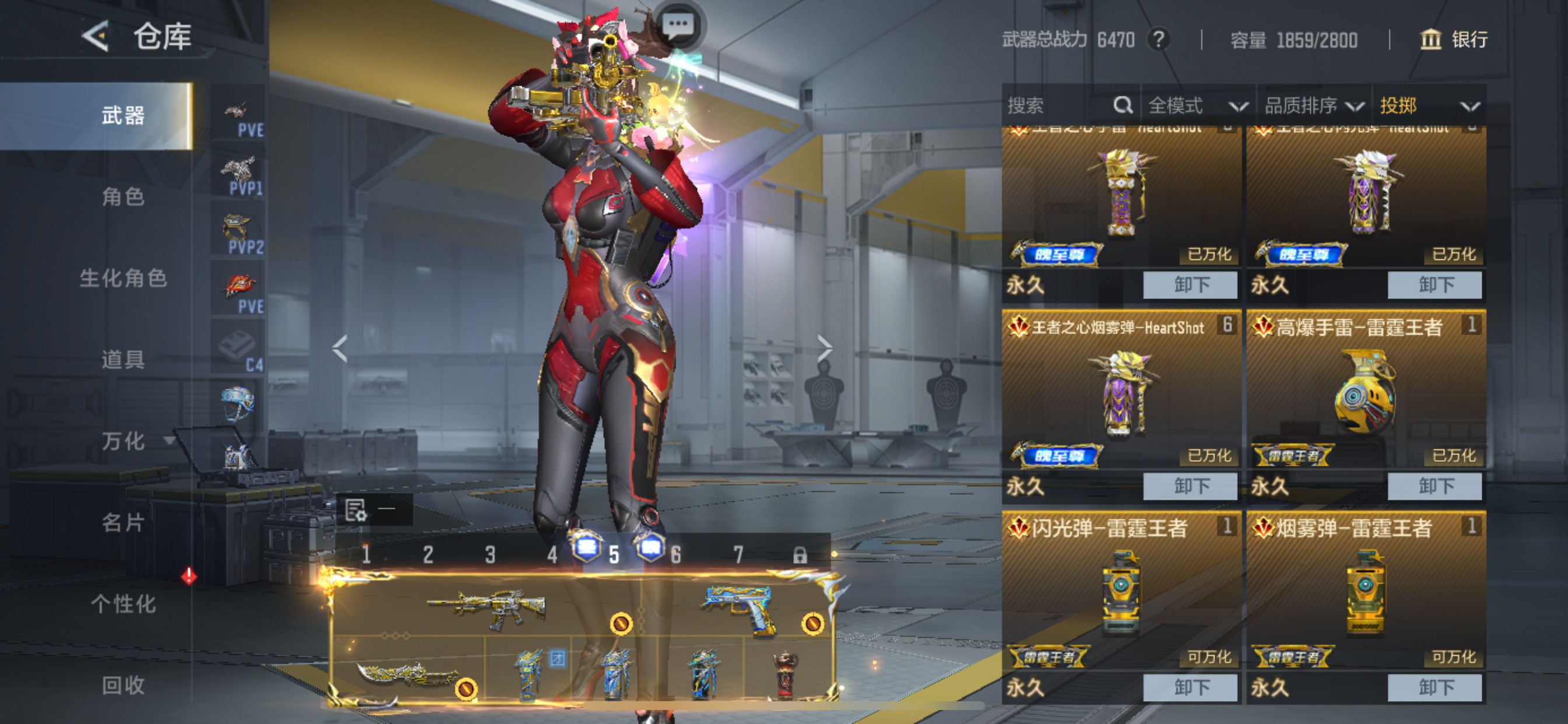The height and width of the screenshot is (724, 1568).
Task: Open the 投掷 category dropdown
Action: coord(1429,106)
